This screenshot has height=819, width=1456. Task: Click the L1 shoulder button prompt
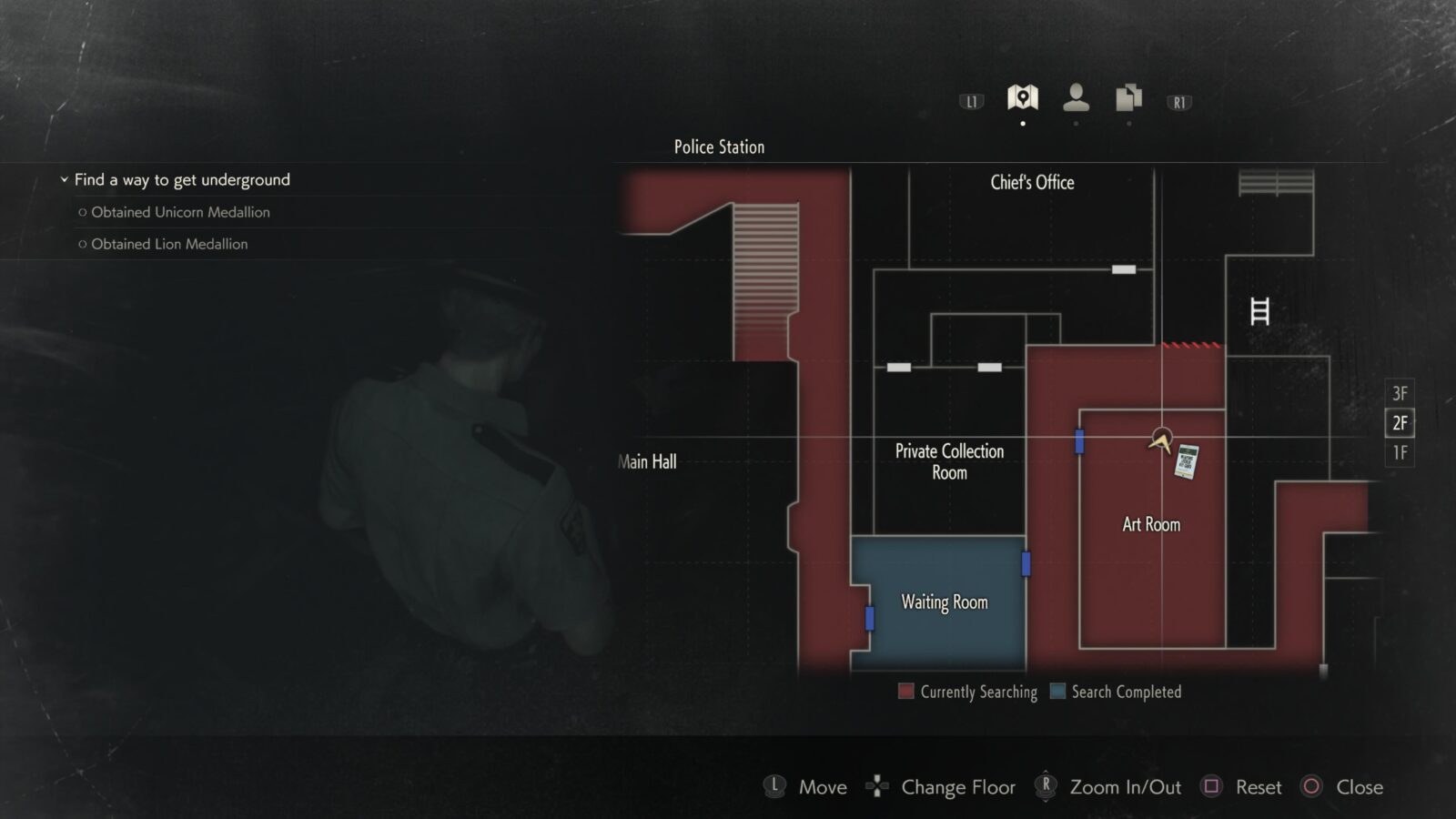pyautogui.click(x=970, y=102)
